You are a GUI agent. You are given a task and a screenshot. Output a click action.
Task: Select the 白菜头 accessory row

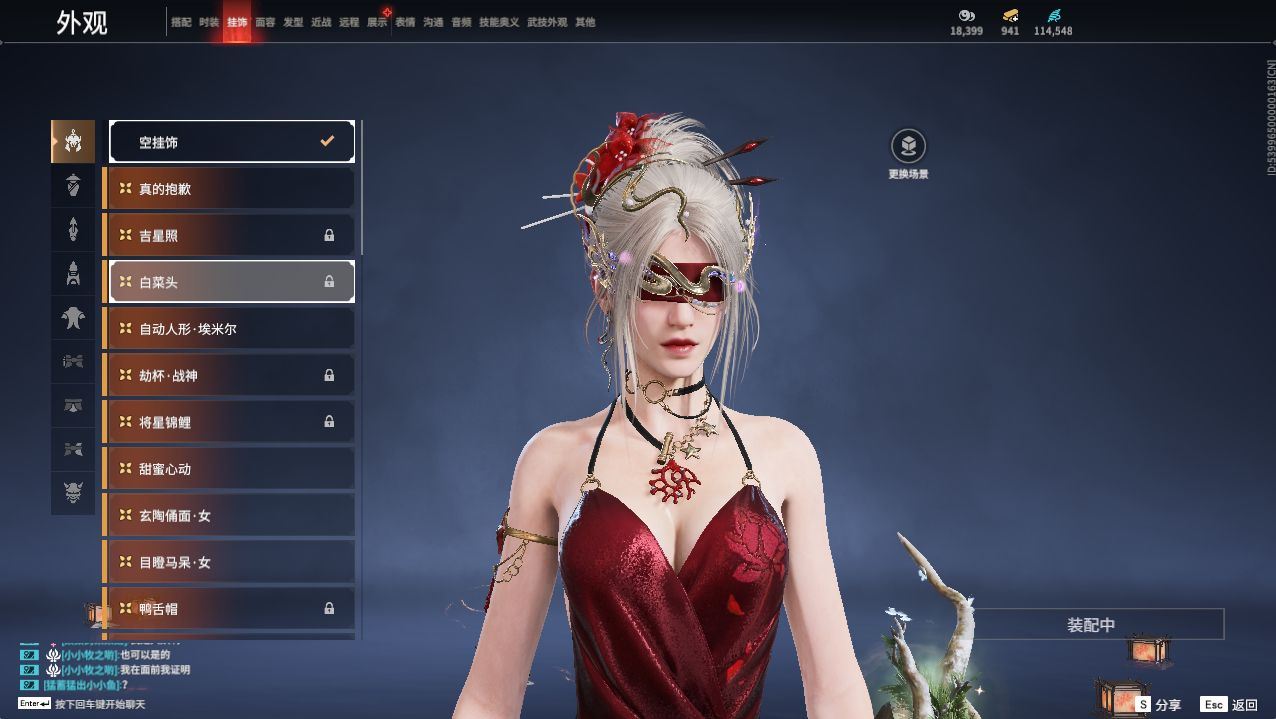click(232, 282)
